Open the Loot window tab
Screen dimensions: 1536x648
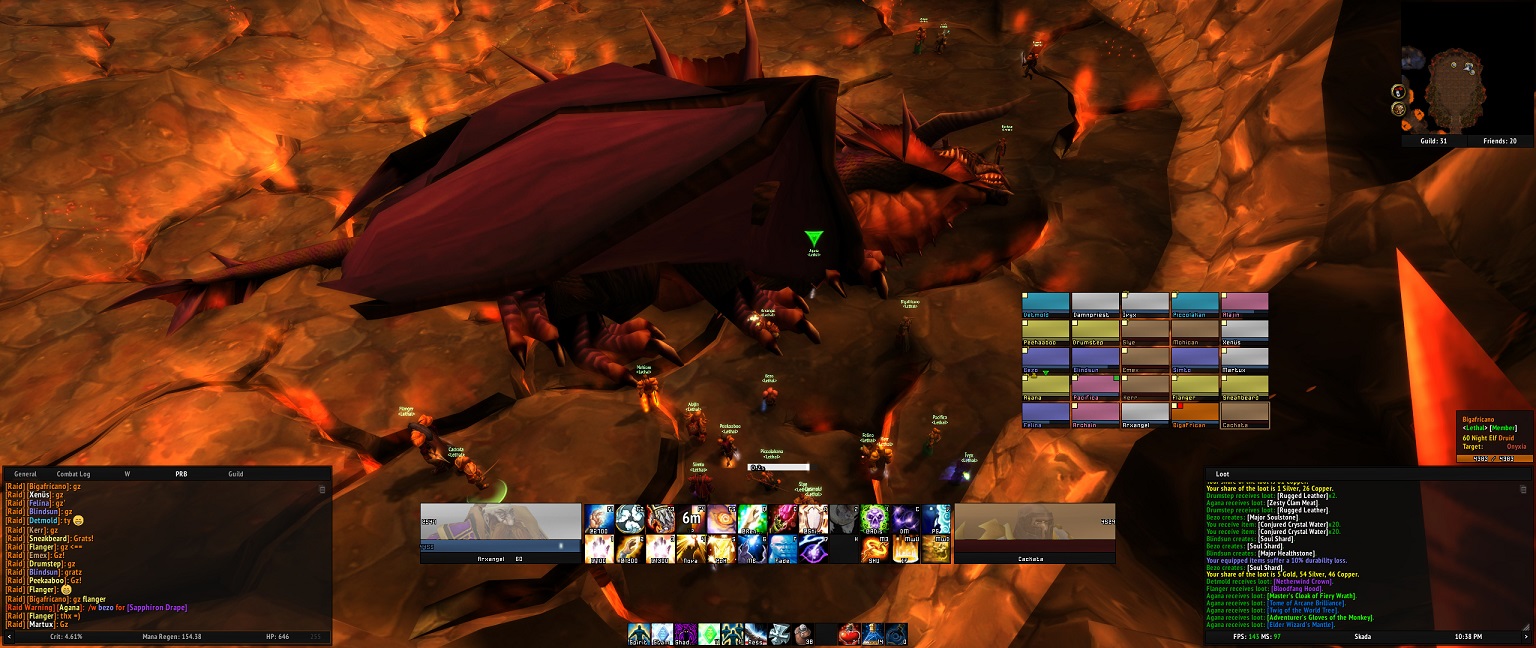click(1222, 473)
